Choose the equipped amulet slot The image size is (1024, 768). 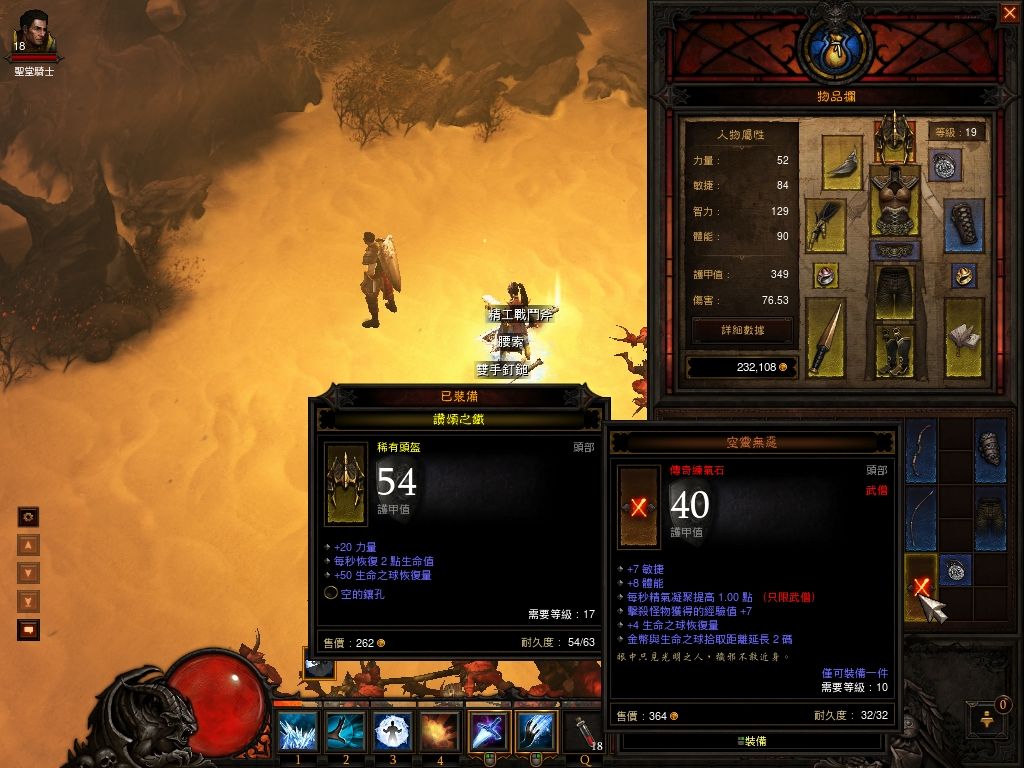point(944,165)
